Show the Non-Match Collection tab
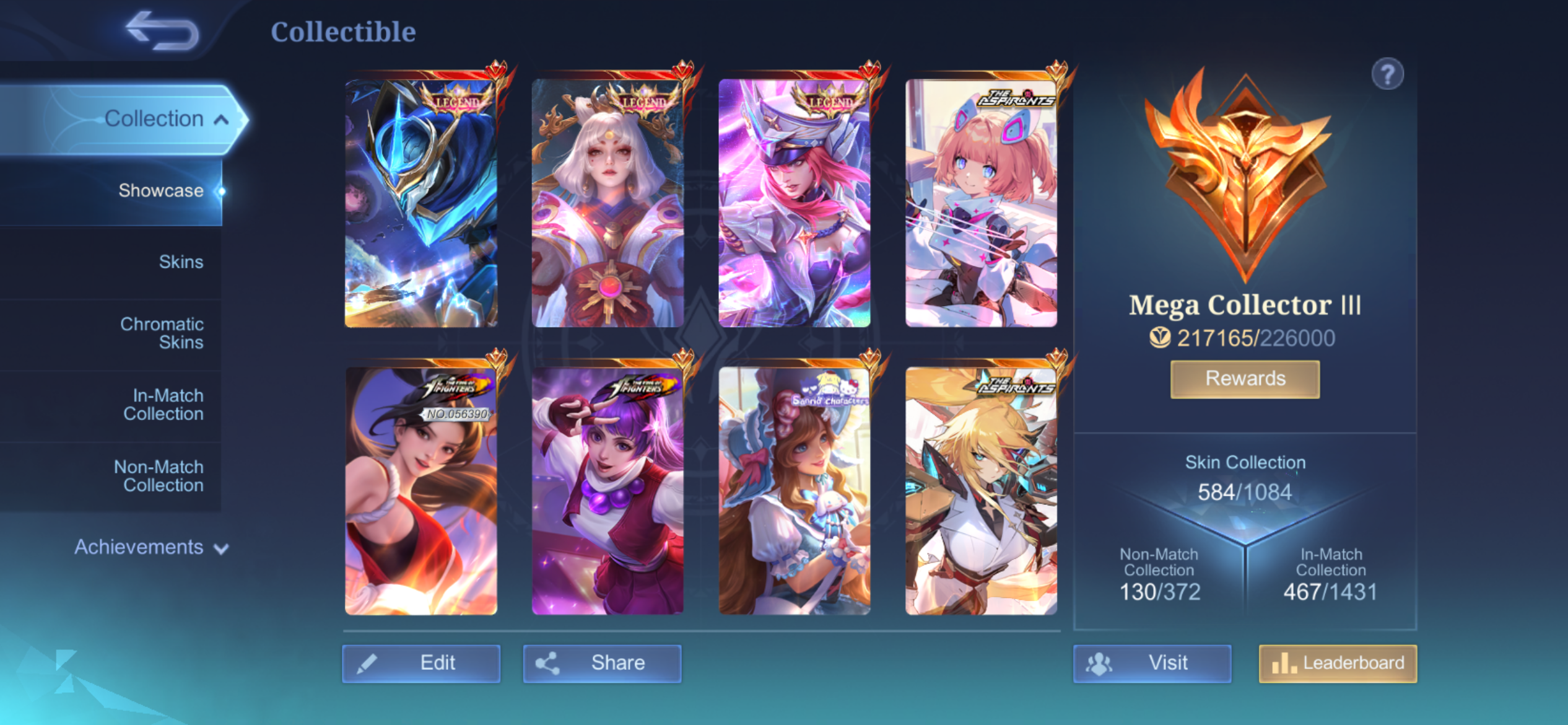 click(159, 475)
